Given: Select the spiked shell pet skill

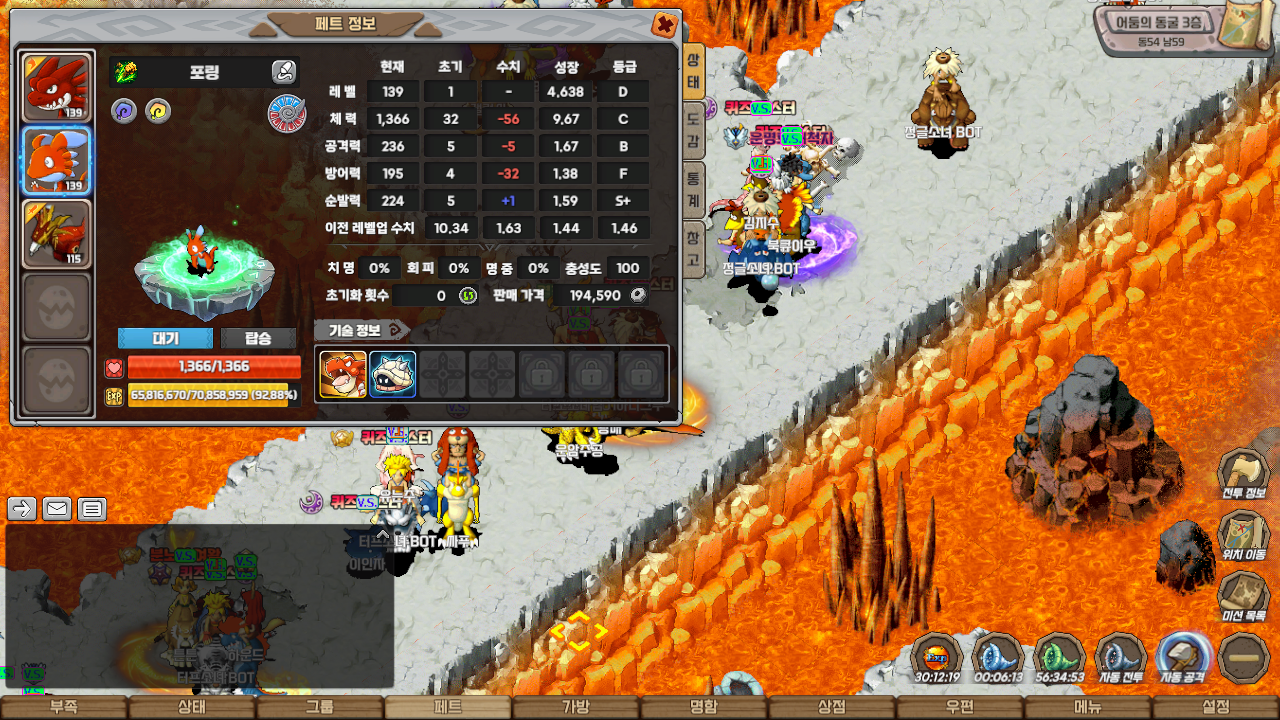Looking at the screenshot, I should tap(393, 374).
